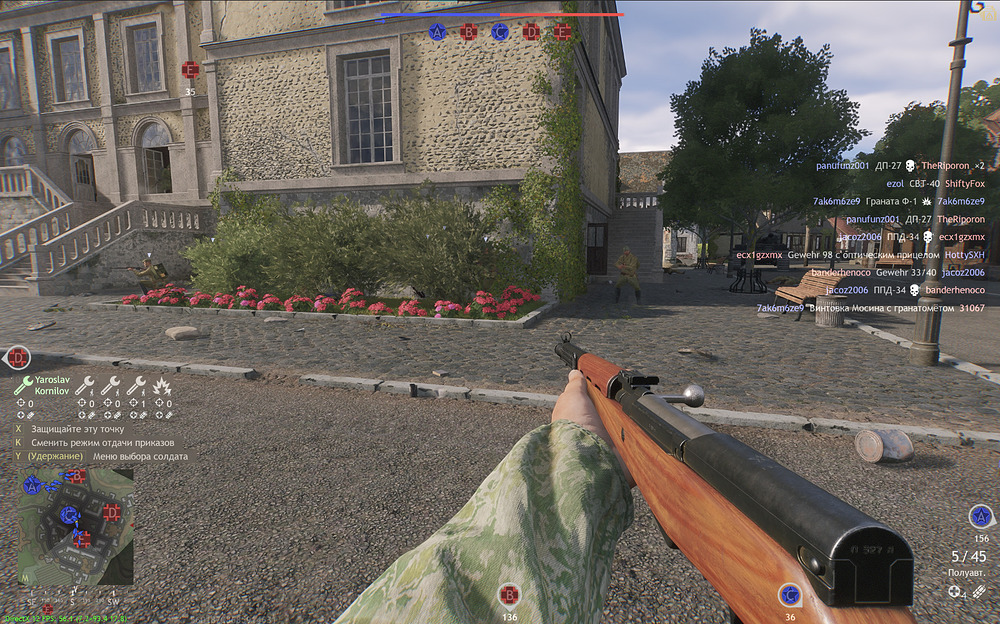Select squad soldier Yaroslav Kornilov
The height and width of the screenshot is (624, 1000).
click(47, 386)
